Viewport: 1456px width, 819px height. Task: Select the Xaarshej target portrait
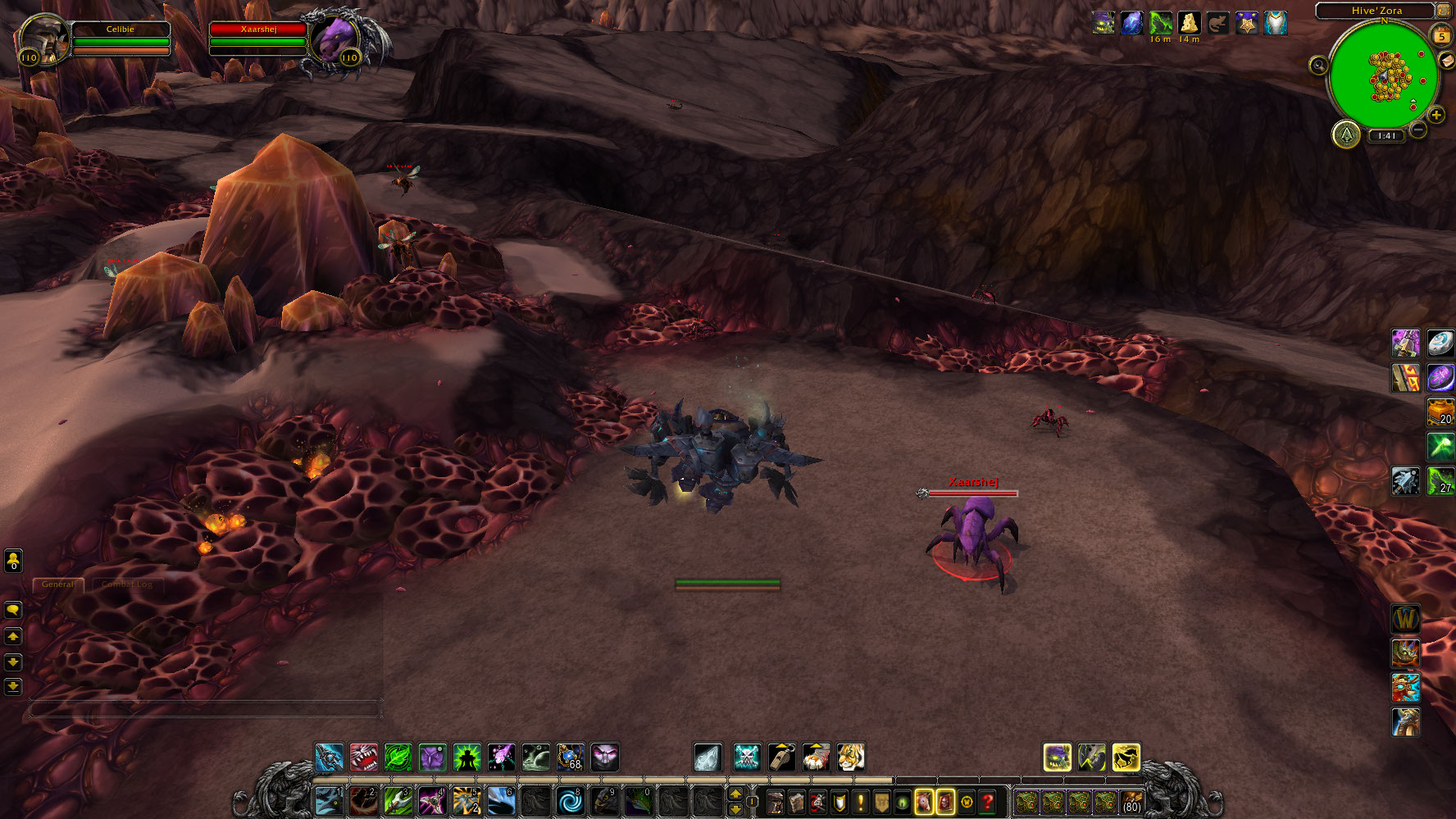[x=337, y=38]
